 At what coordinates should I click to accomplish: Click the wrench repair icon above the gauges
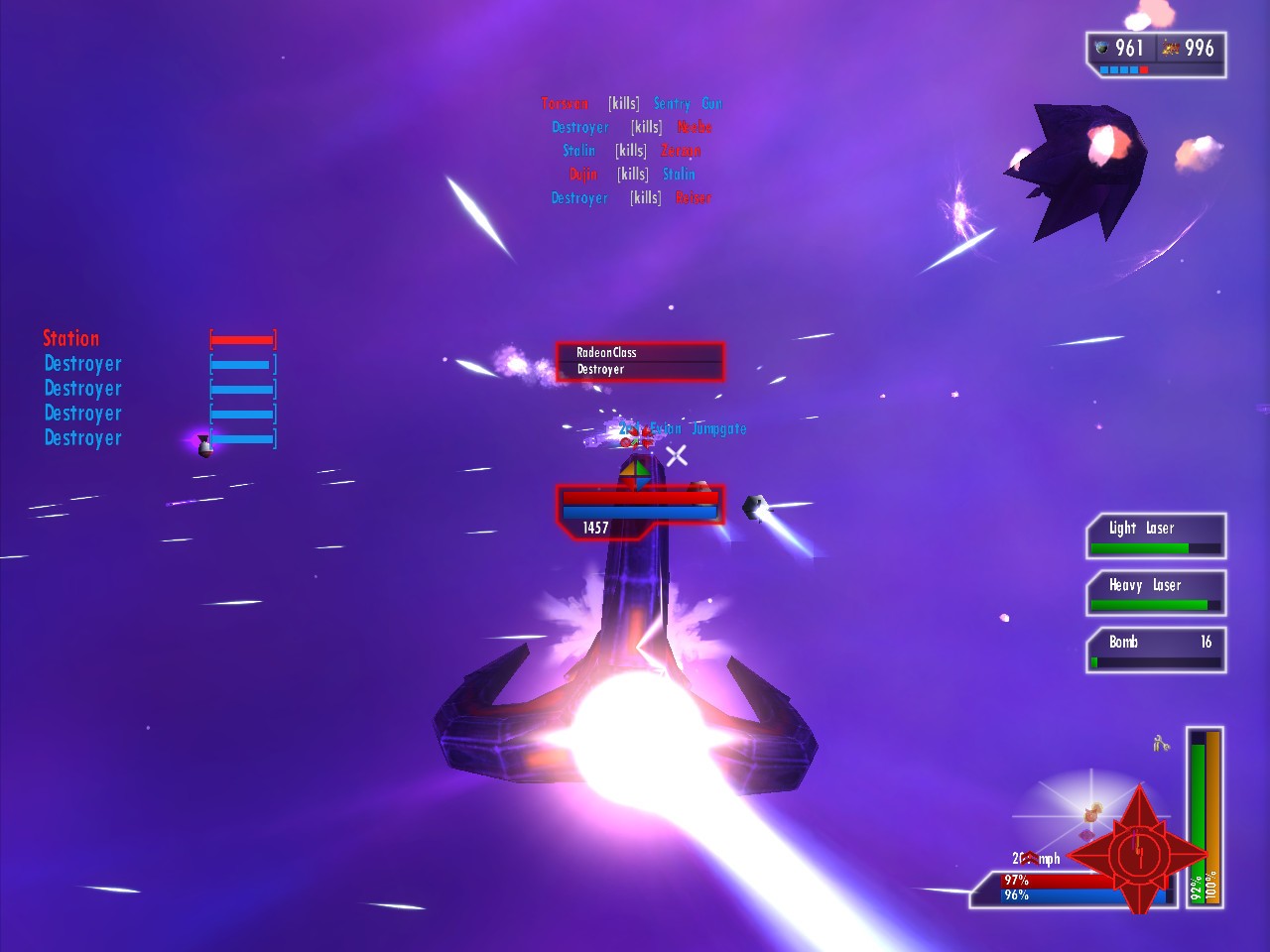(x=1159, y=744)
